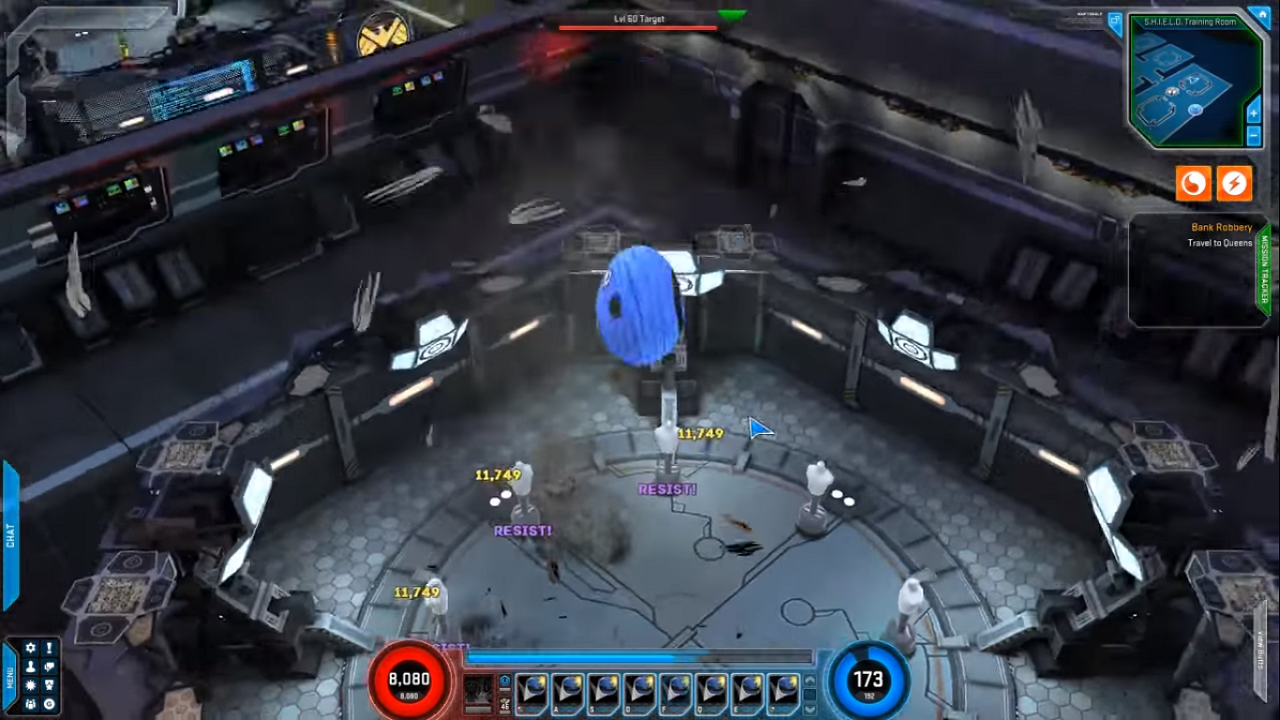Screen dimensions: 1280x720
Task: Select the Bank Robbery mission entry
Action: pyautogui.click(x=1221, y=228)
